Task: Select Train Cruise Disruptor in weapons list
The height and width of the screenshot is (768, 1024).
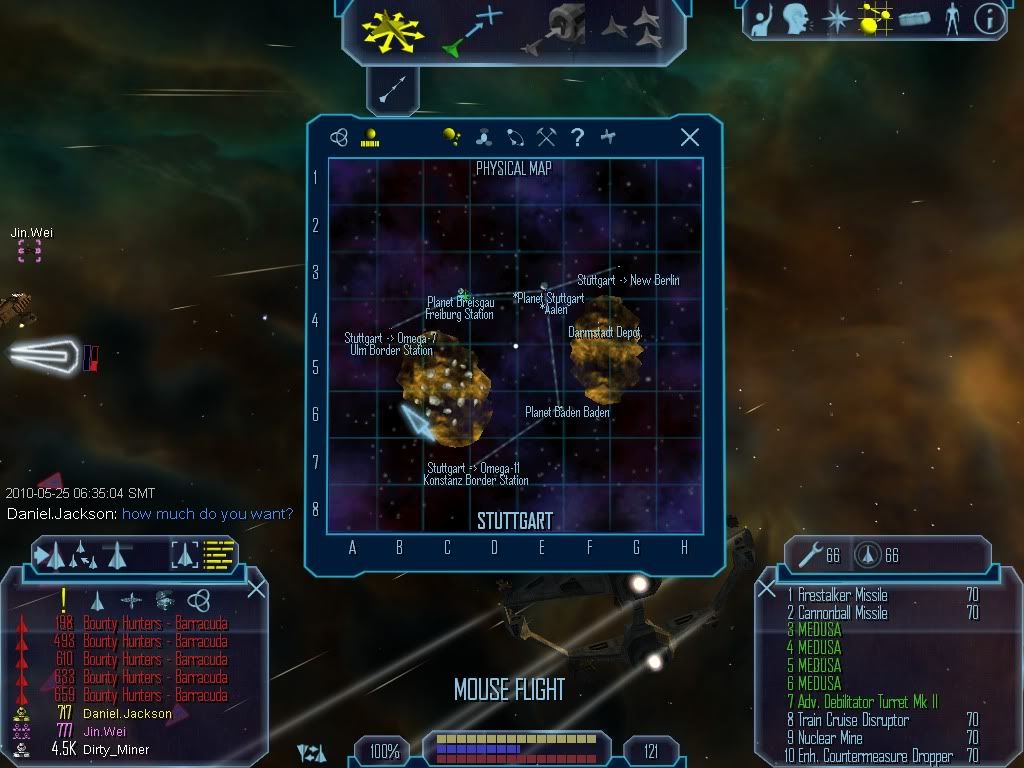Action: pyautogui.click(x=853, y=720)
